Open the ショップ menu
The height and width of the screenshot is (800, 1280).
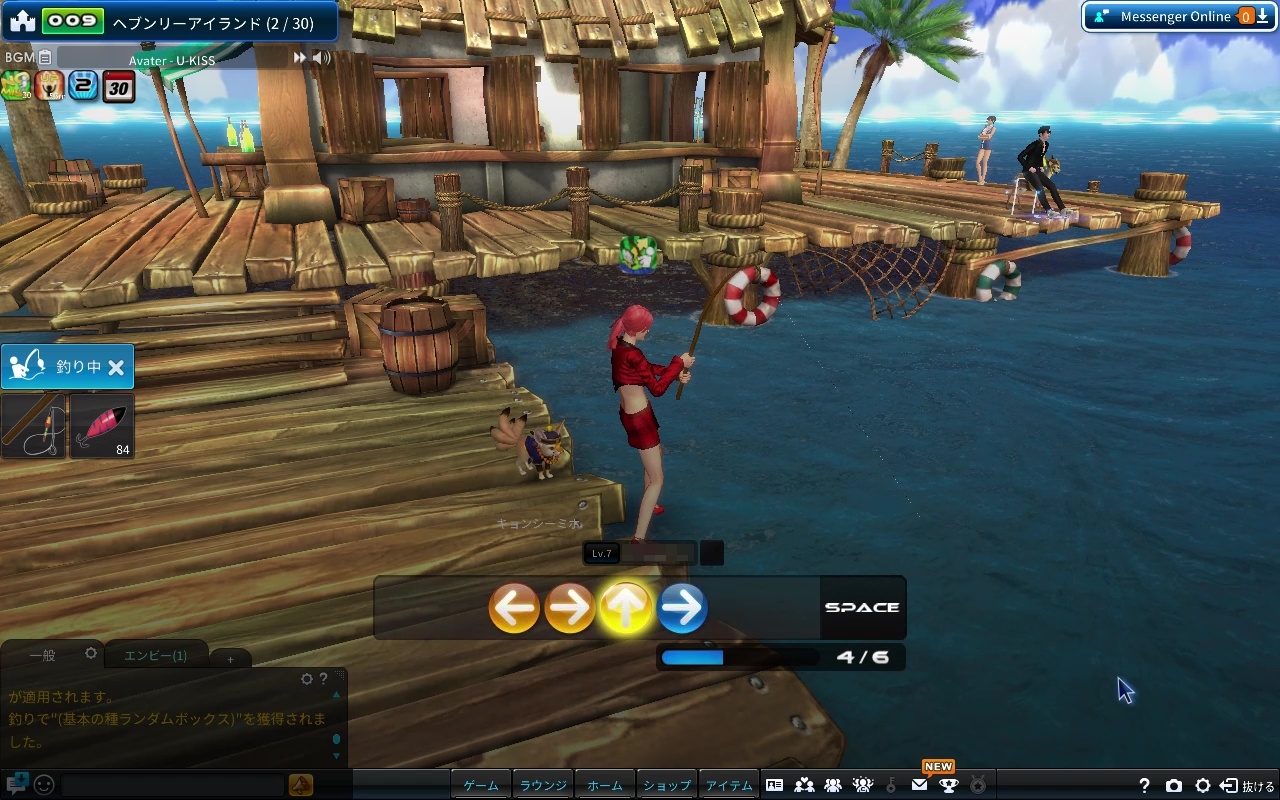pos(667,785)
